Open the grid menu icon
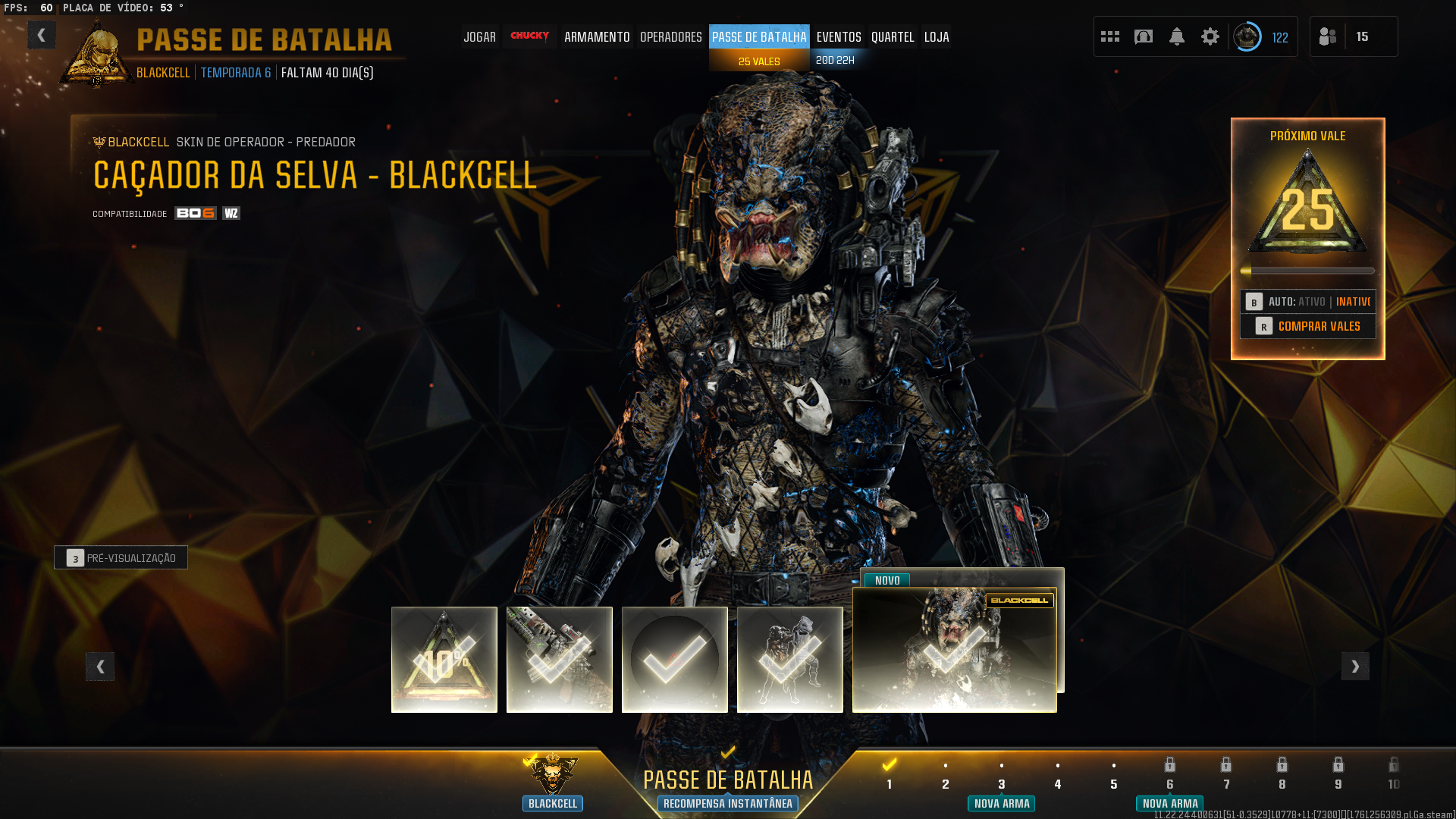This screenshot has height=819, width=1456. coord(1110,36)
